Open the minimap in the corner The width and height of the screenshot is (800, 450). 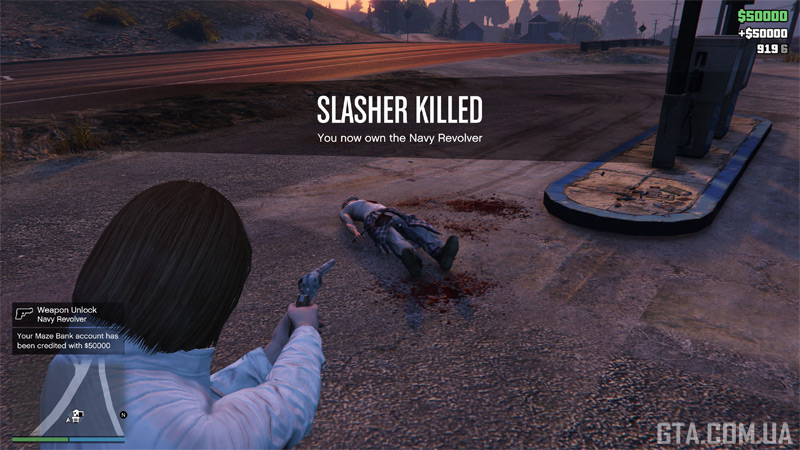[69, 393]
